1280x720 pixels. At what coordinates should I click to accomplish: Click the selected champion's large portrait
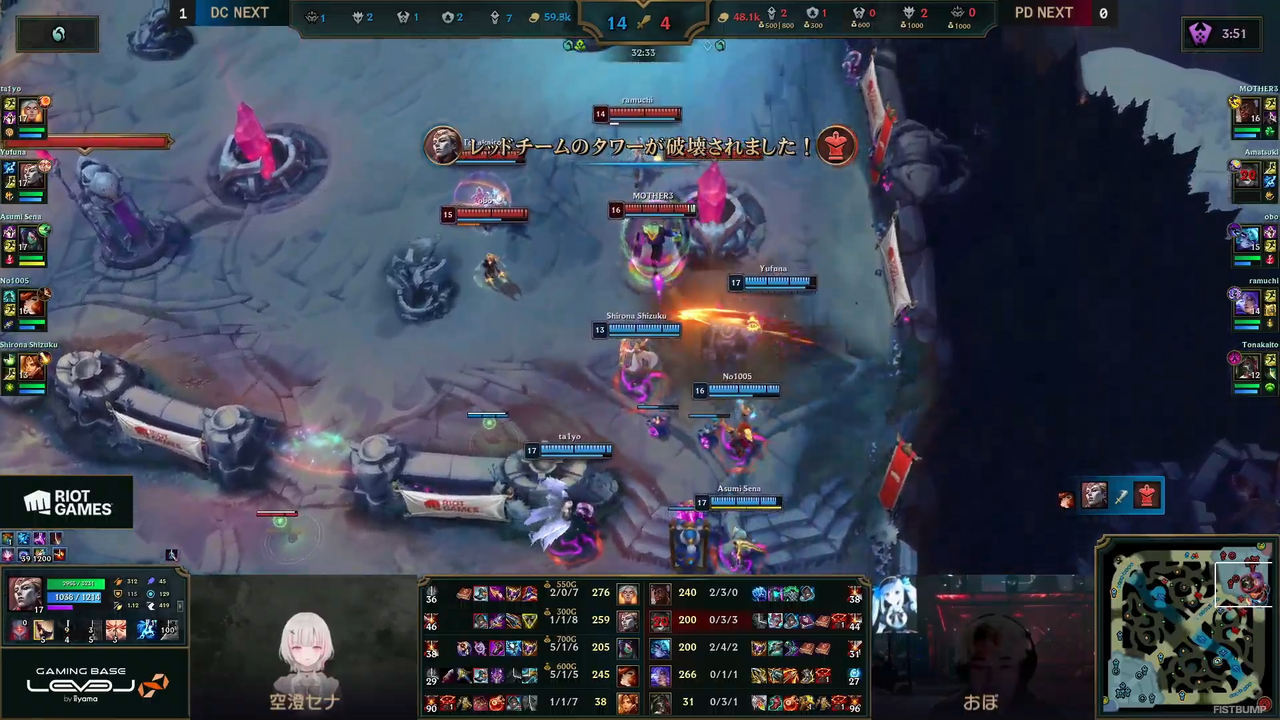point(24,593)
